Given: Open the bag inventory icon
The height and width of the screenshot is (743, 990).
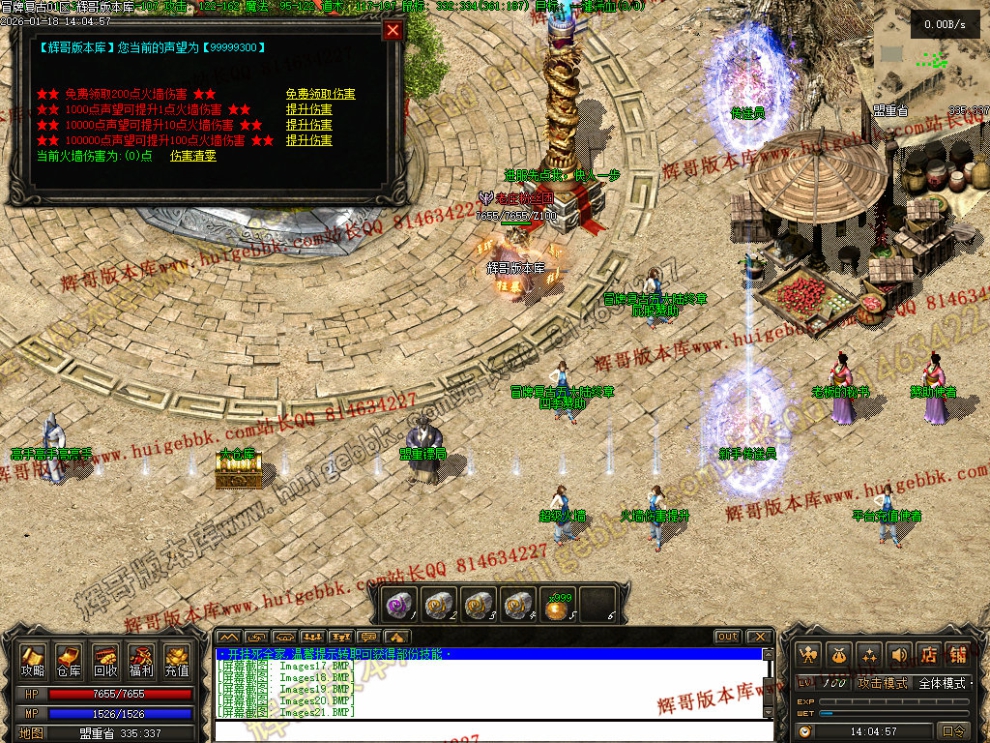Looking at the screenshot, I should [839, 655].
